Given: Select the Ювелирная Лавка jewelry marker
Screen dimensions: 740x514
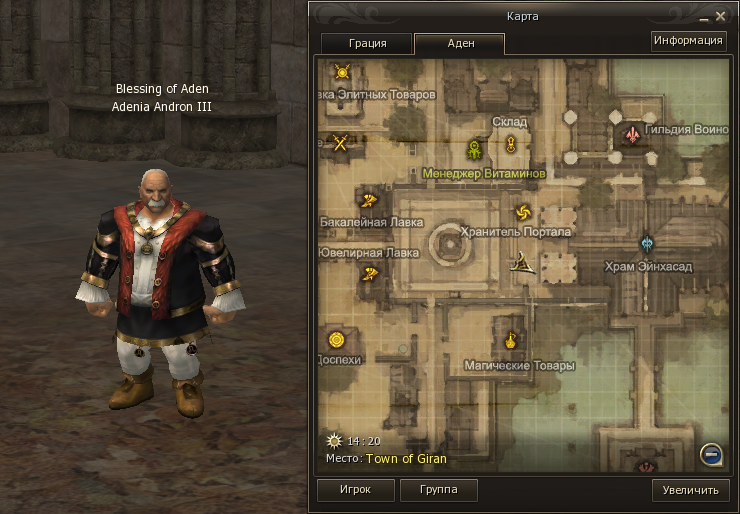Looking at the screenshot, I should click(370, 272).
